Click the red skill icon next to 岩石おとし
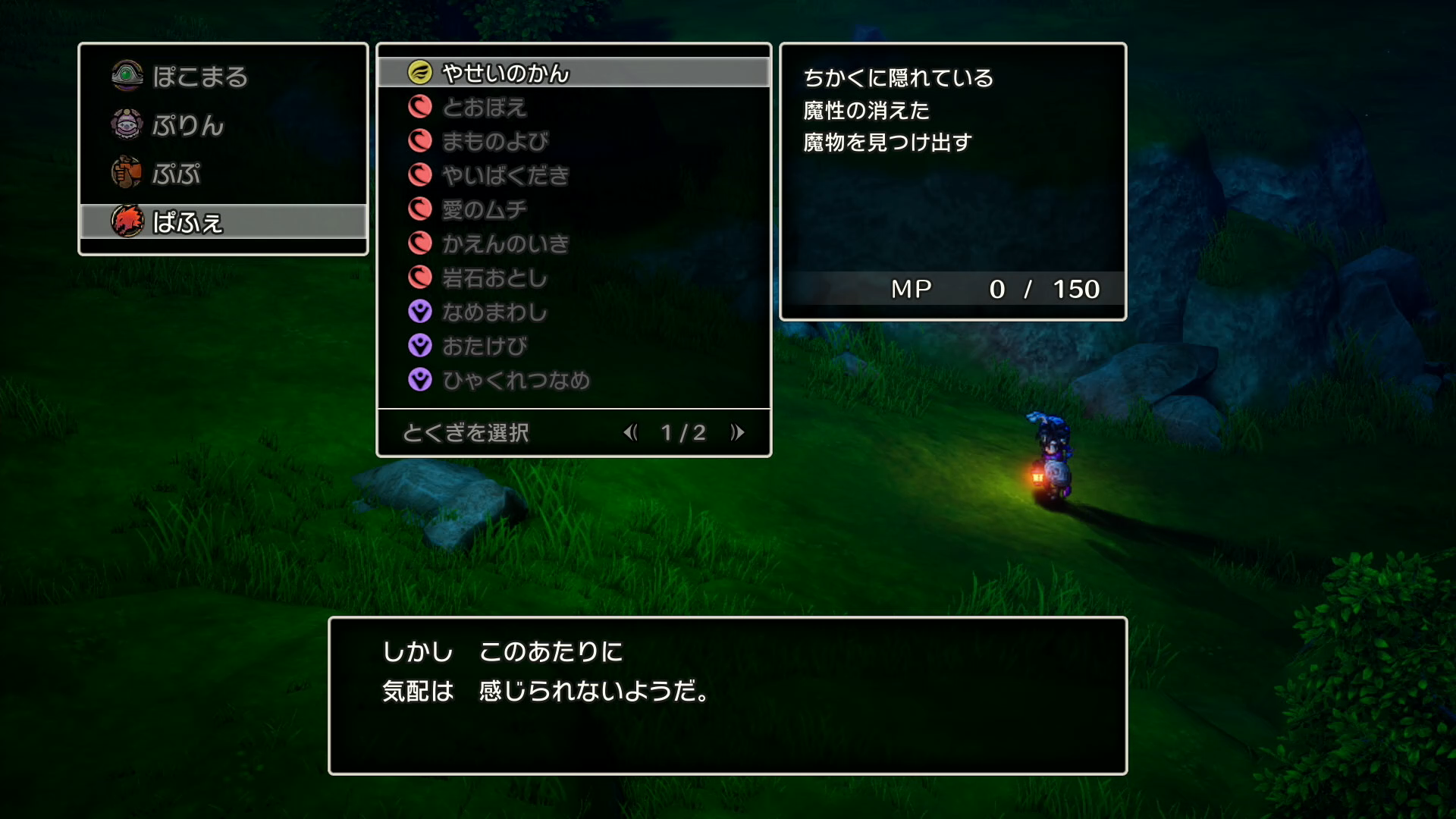1456x819 pixels. [419, 278]
